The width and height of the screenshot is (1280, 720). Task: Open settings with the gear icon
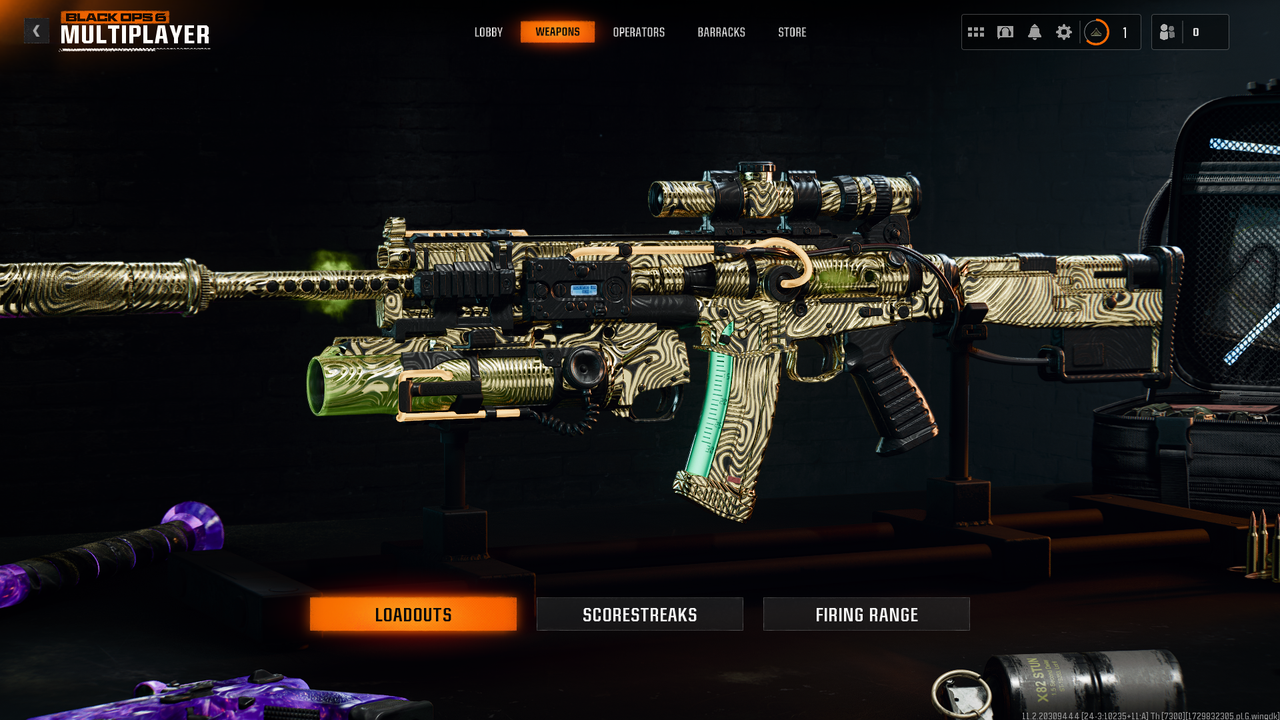pyautogui.click(x=1064, y=32)
